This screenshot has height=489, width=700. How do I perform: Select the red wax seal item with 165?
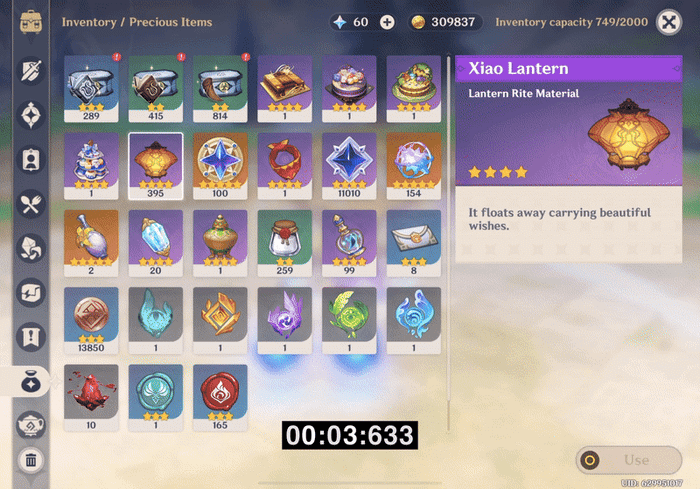pyautogui.click(x=219, y=393)
